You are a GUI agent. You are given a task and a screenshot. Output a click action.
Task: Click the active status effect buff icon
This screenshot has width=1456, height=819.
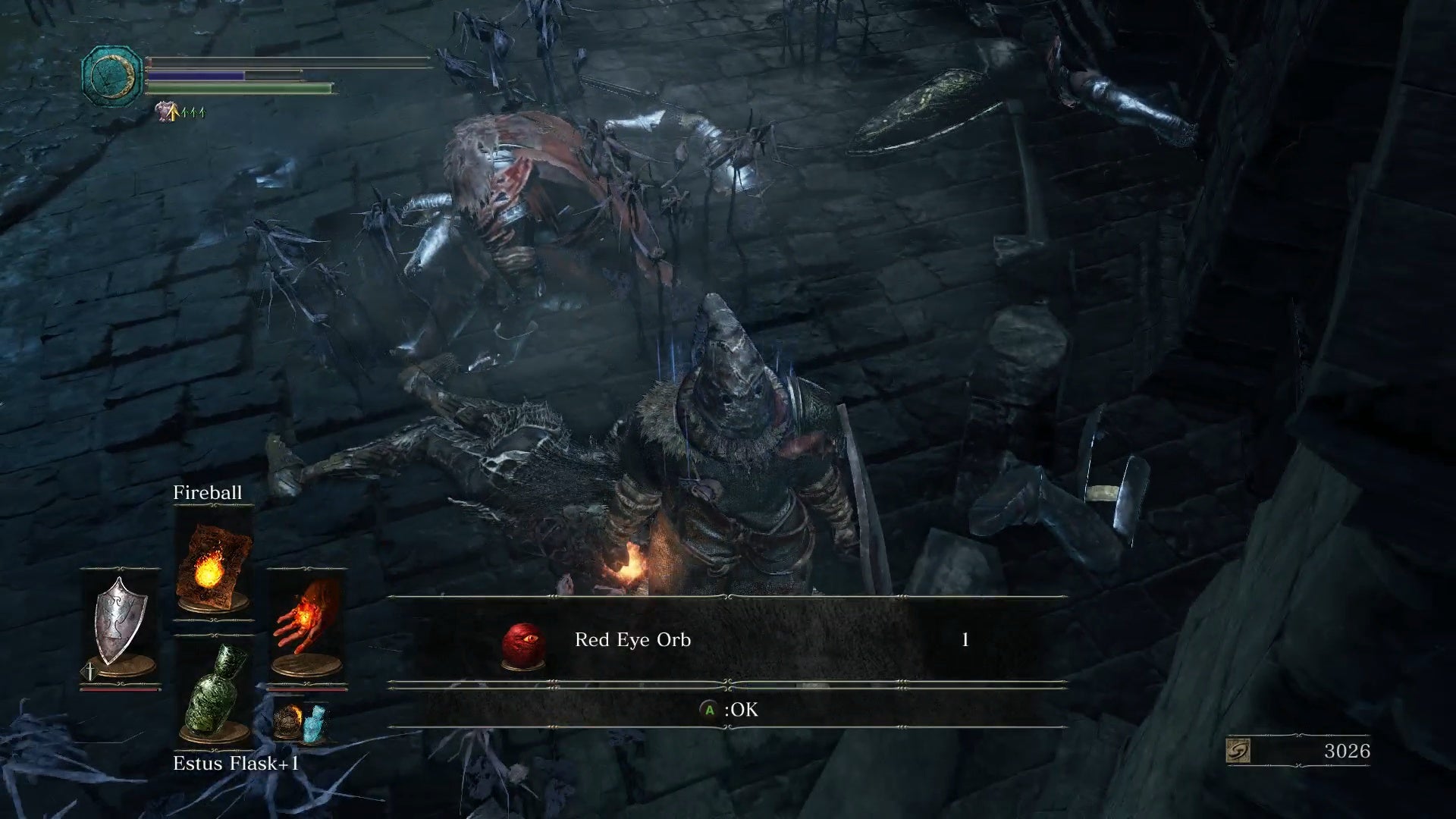pyautogui.click(x=162, y=110)
